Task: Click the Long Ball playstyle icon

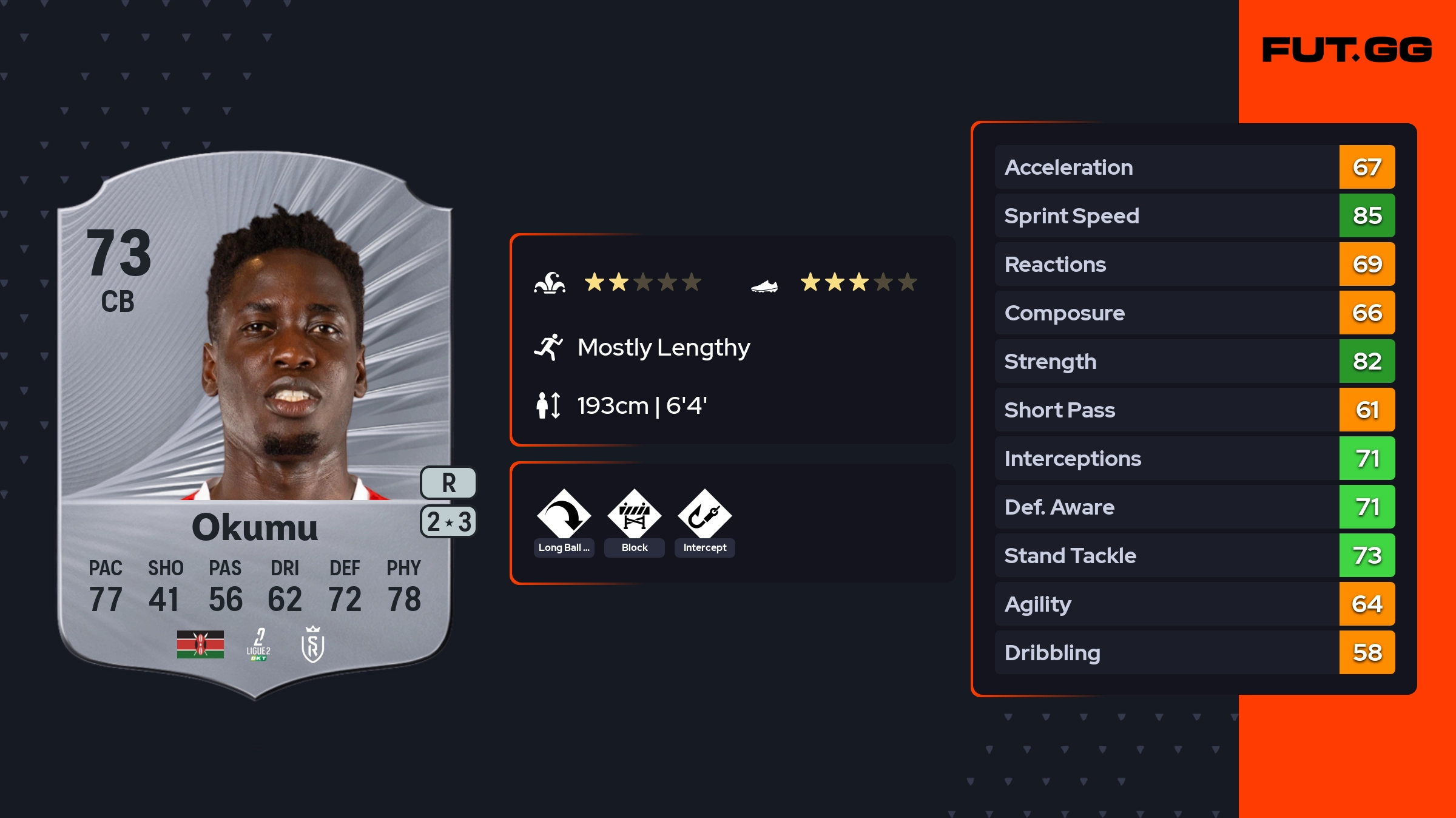Action: click(x=564, y=516)
